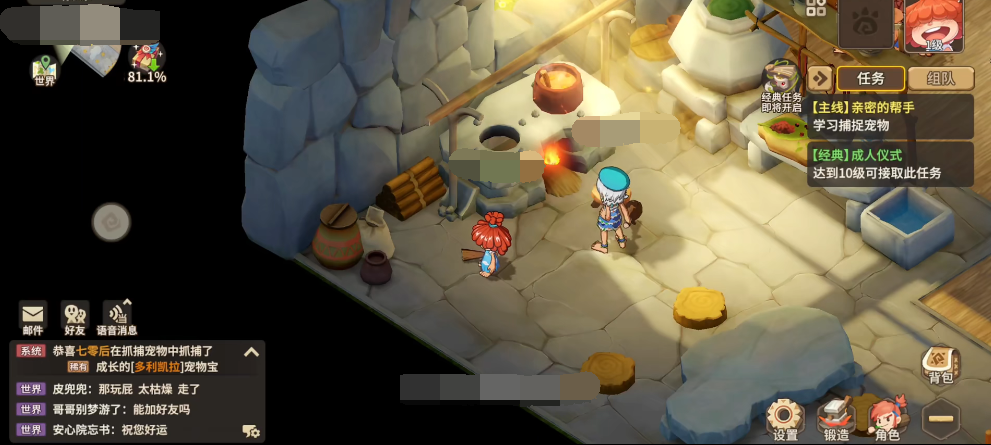
Task: Tap the 经典任务 upcoming event icon
Action: [781, 82]
